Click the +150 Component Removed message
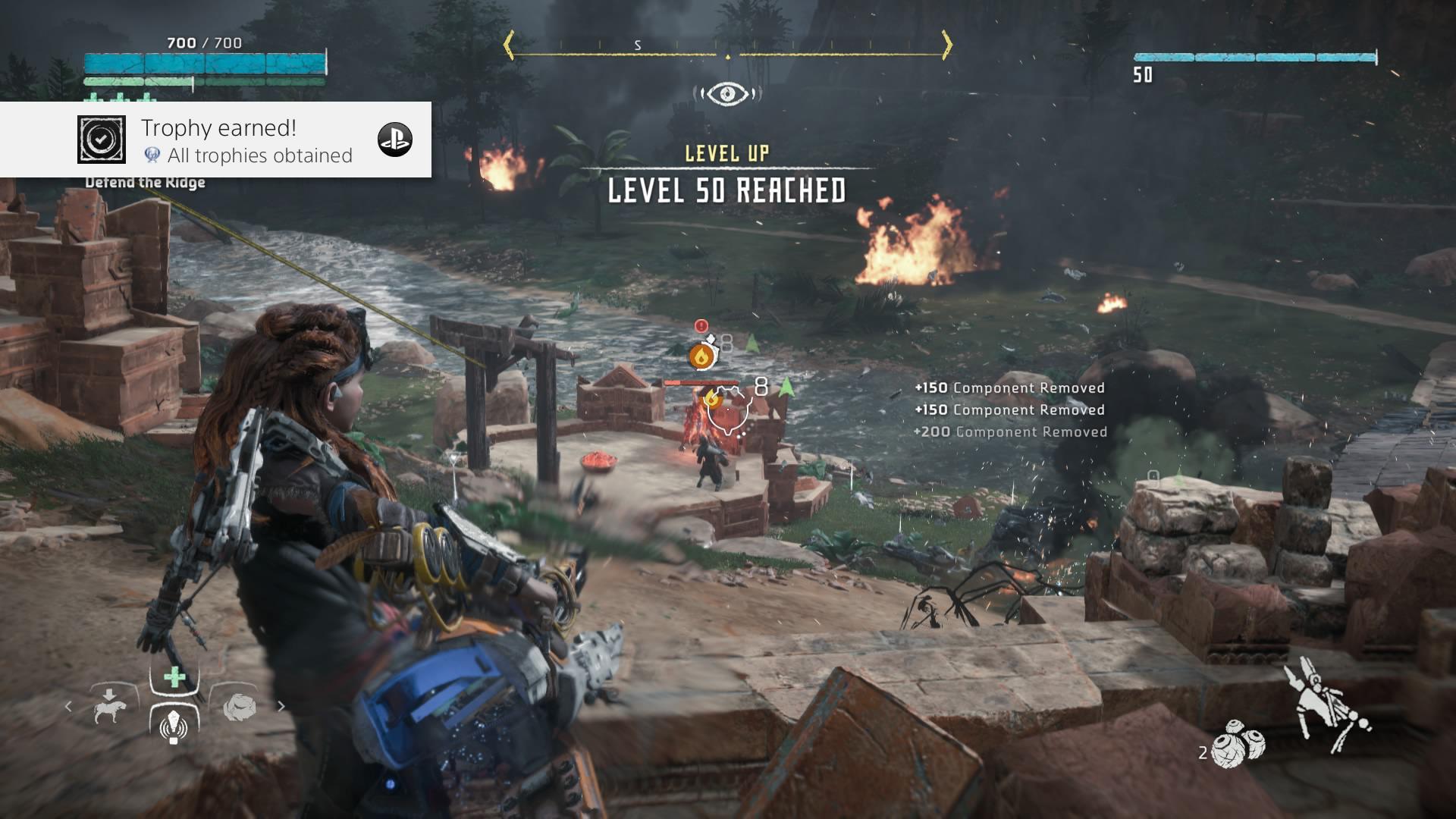This screenshot has width=1456, height=819. 1009,388
